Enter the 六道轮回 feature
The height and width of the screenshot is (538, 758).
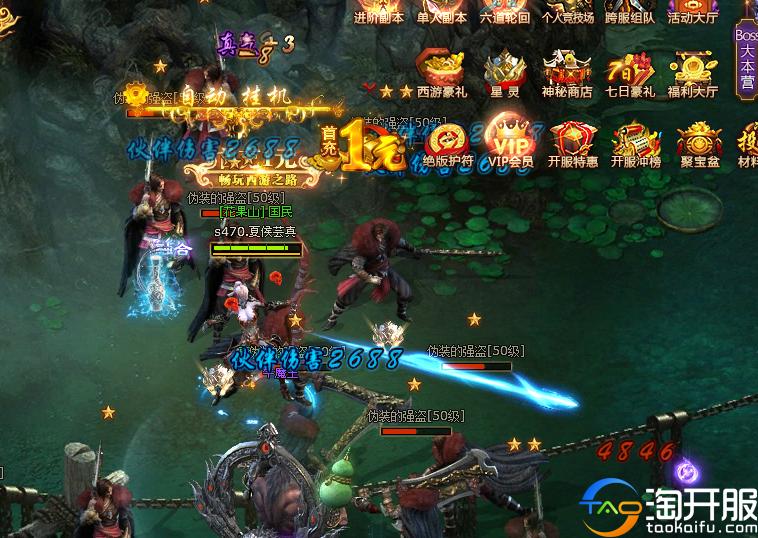505,12
